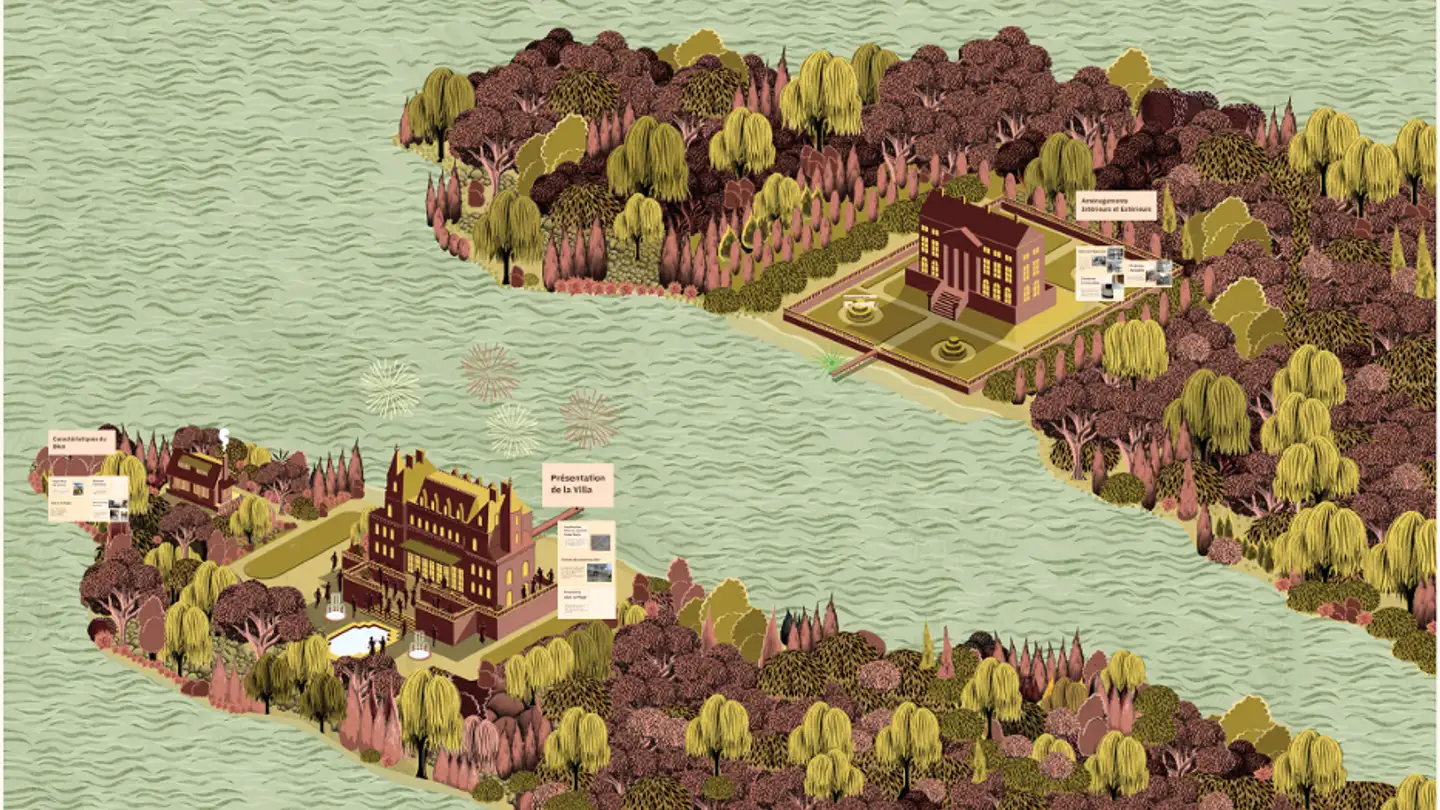View the content card under "Aménagements Intérieurs et Extérieurs"
Image resolution: width=1440 pixels, height=810 pixels.
pyautogui.click(x=1123, y=273)
